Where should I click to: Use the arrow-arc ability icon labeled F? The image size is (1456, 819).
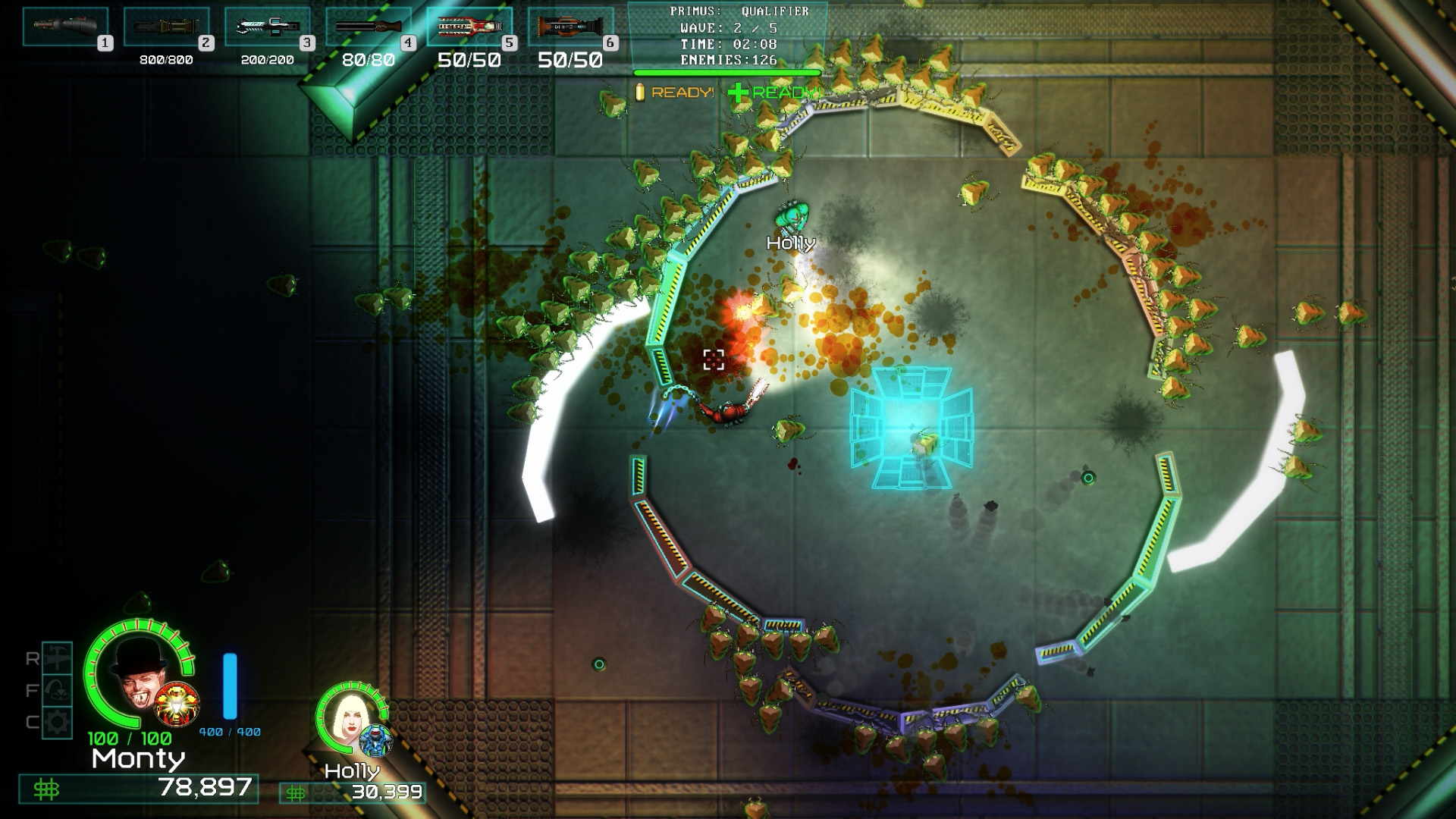(57, 690)
